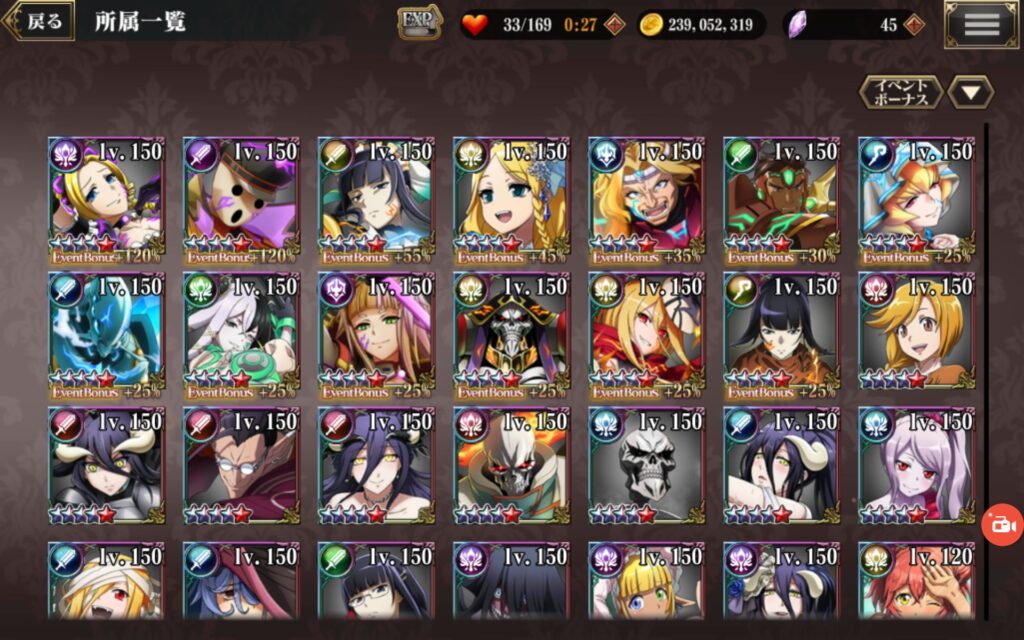Choose the orange pumpkin-head character card
Viewport: 1024px width, 640px height.
point(240,201)
